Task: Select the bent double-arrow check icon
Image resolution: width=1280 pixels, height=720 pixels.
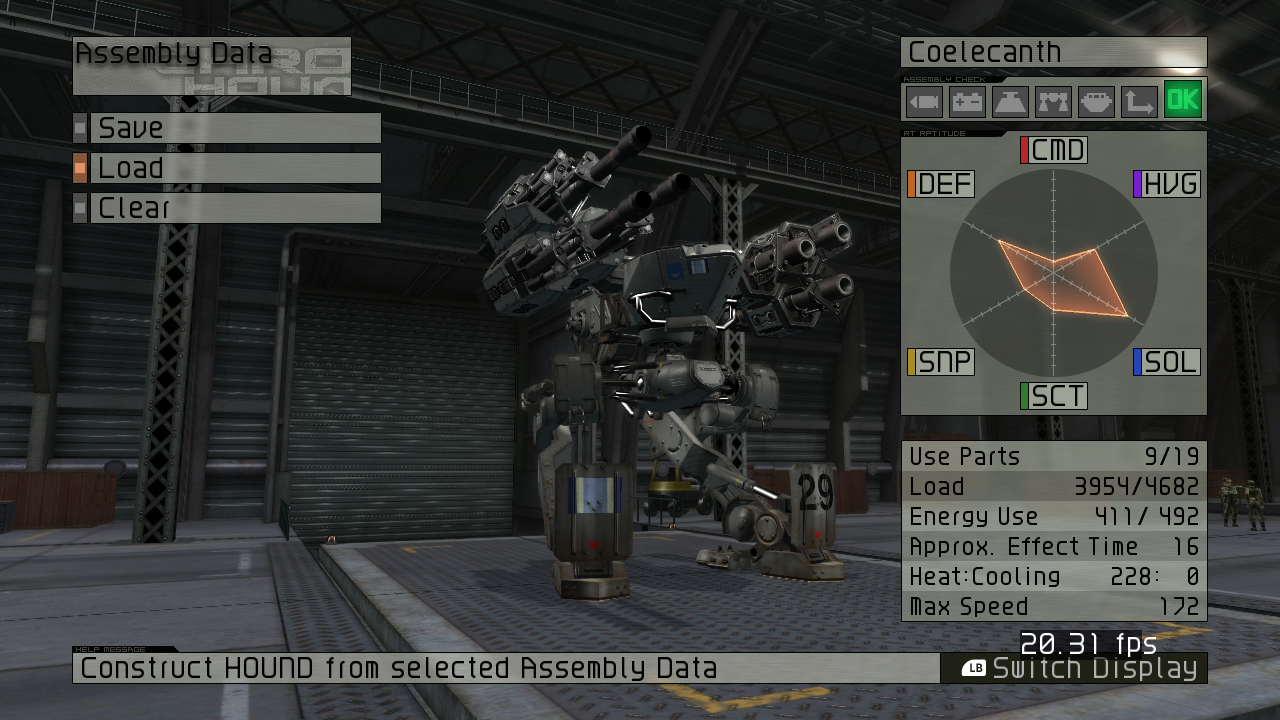Action: click(x=1139, y=102)
